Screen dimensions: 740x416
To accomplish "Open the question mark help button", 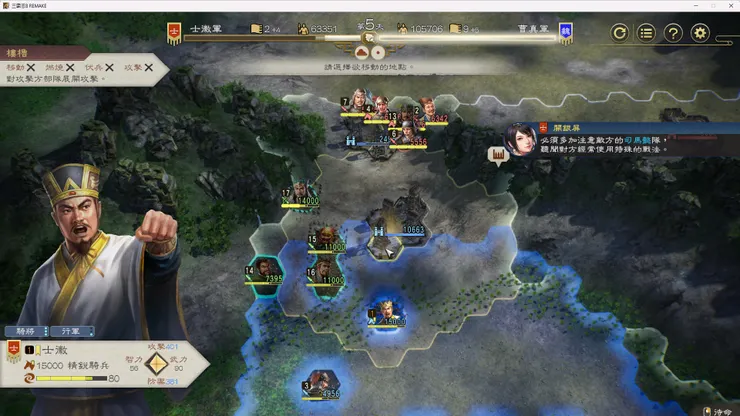I will [x=674, y=33].
